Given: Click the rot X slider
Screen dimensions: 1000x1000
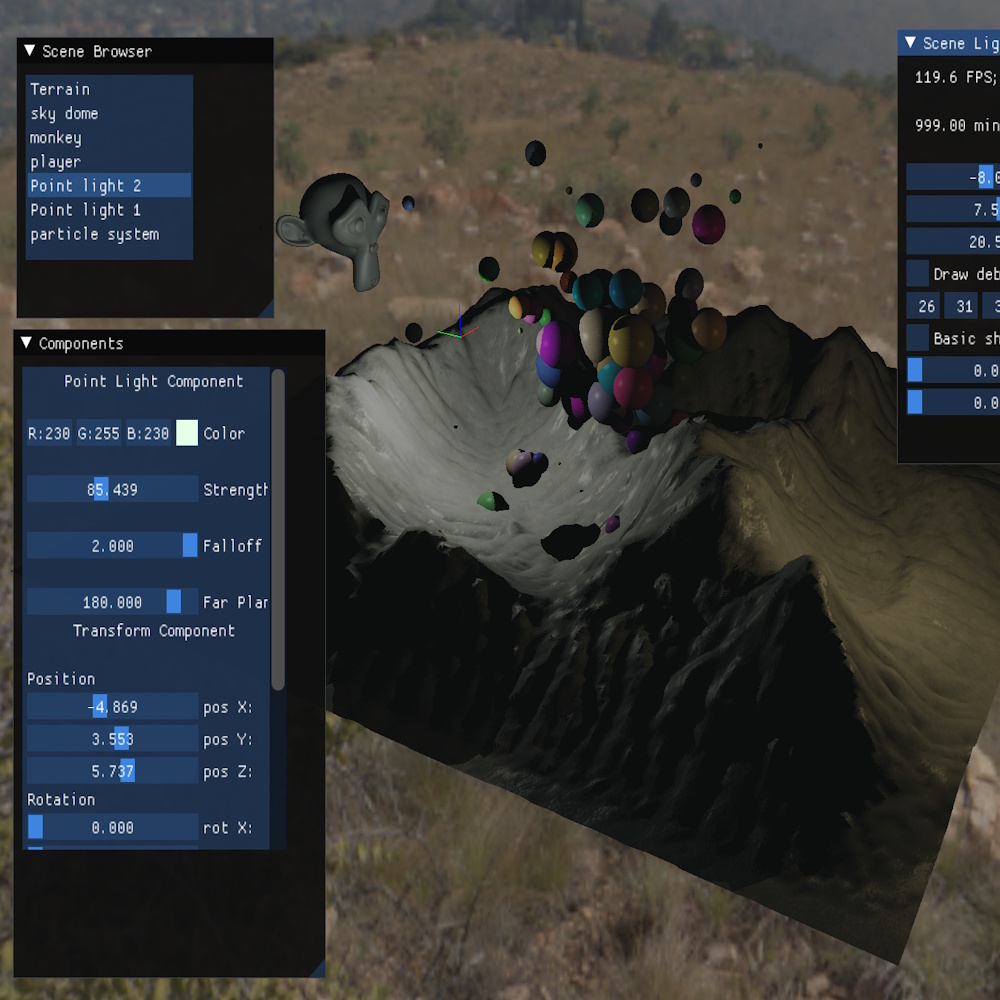Looking at the screenshot, I should tap(112, 827).
